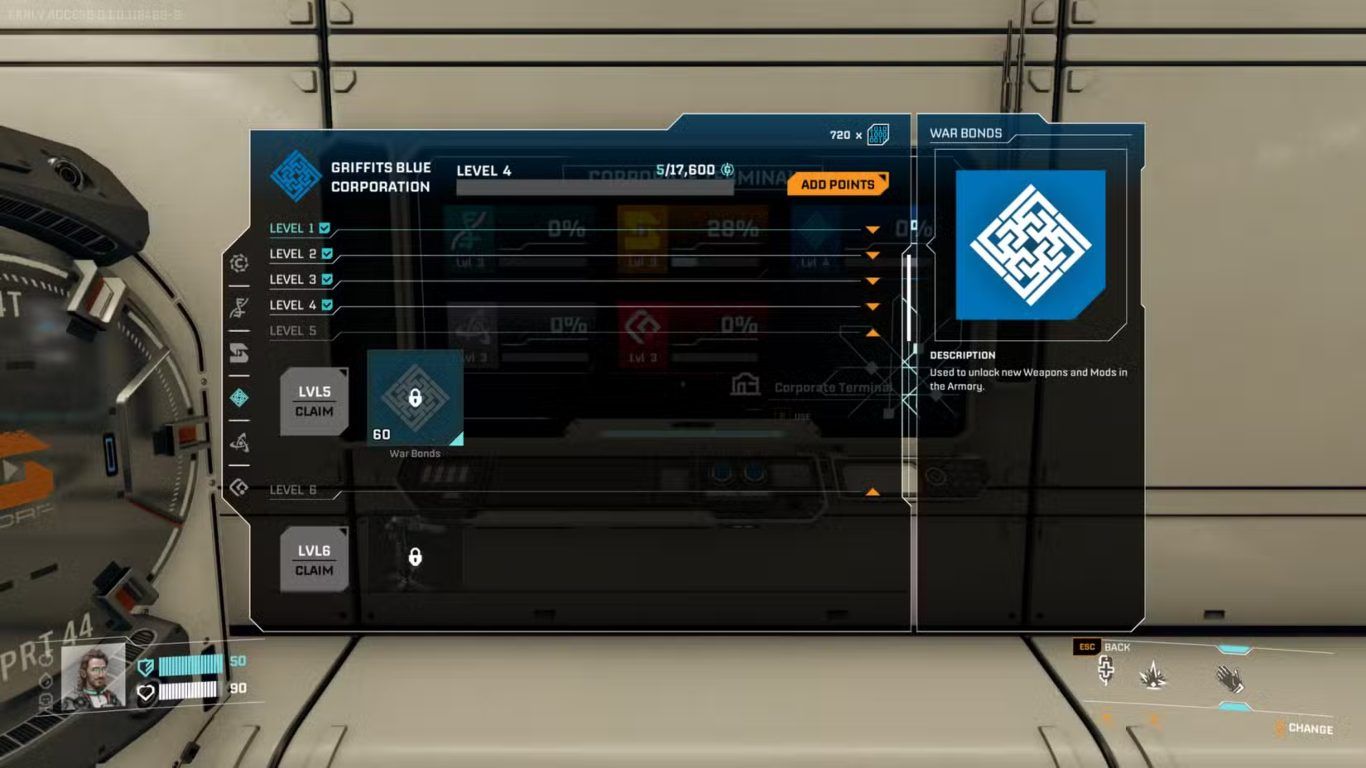Select the glove melee icon

click(1229, 679)
